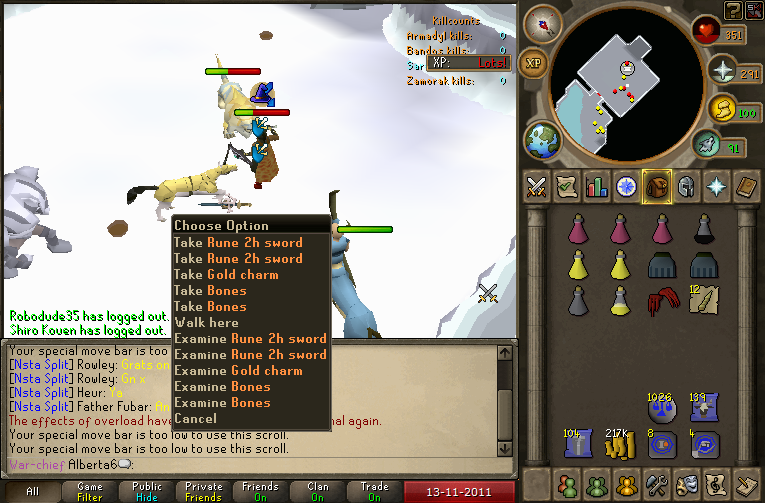Open the All chat tab
This screenshot has width=765, height=503.
32,491
